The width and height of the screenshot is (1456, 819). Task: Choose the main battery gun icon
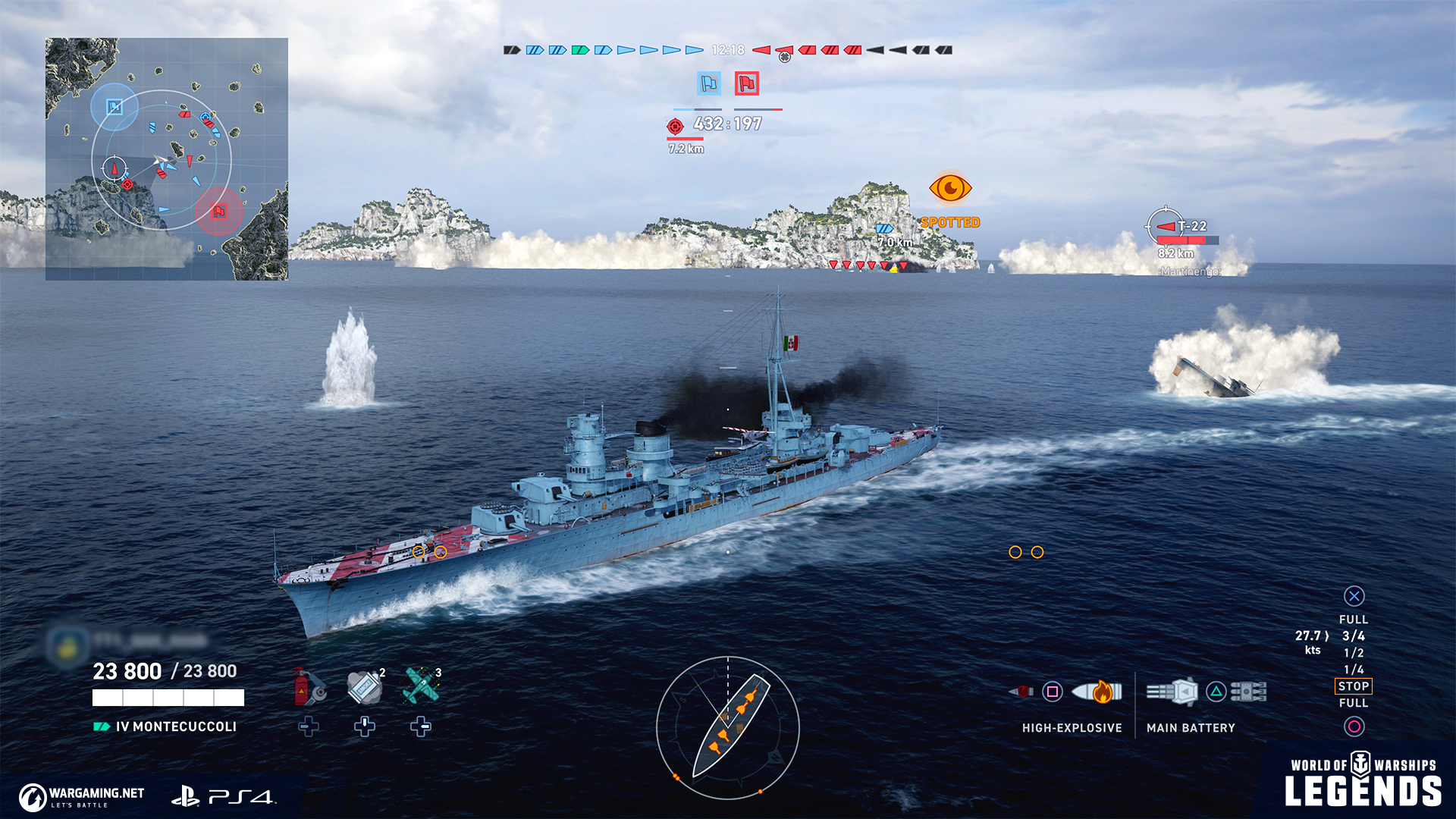[1173, 692]
